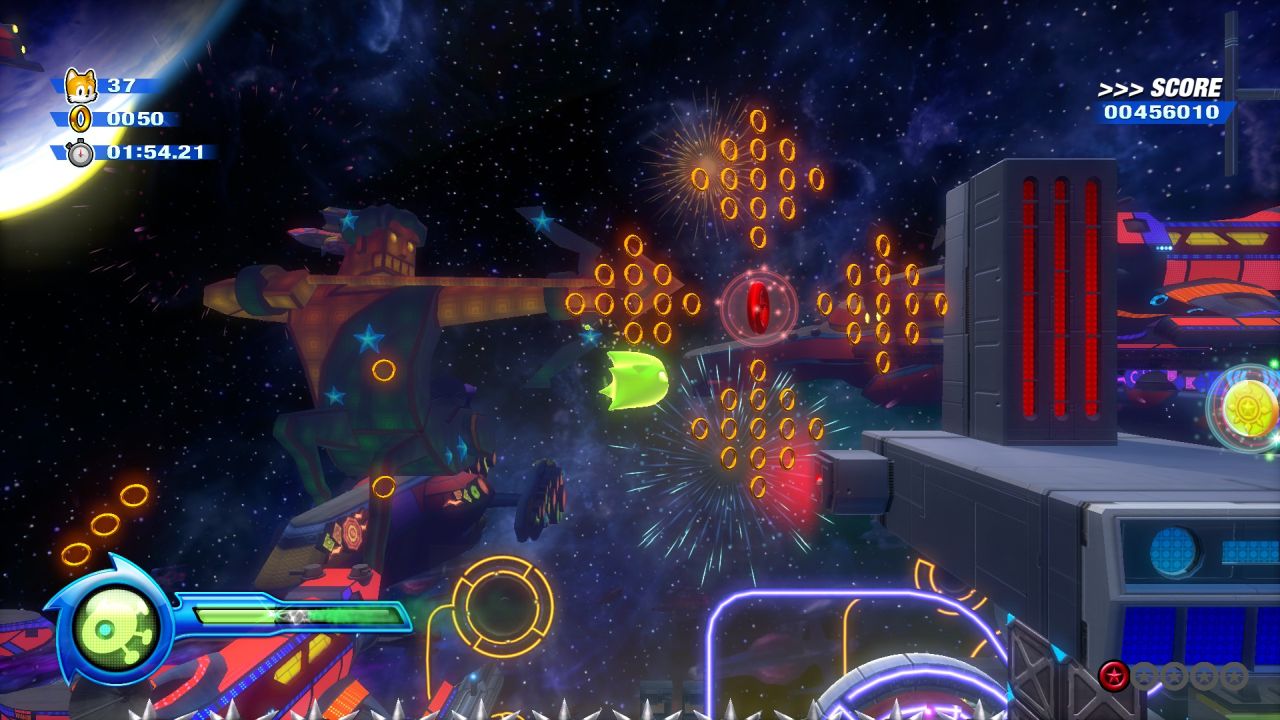Open the SCORE tab label
The width and height of the screenshot is (1280, 720).
pyautogui.click(x=1185, y=87)
